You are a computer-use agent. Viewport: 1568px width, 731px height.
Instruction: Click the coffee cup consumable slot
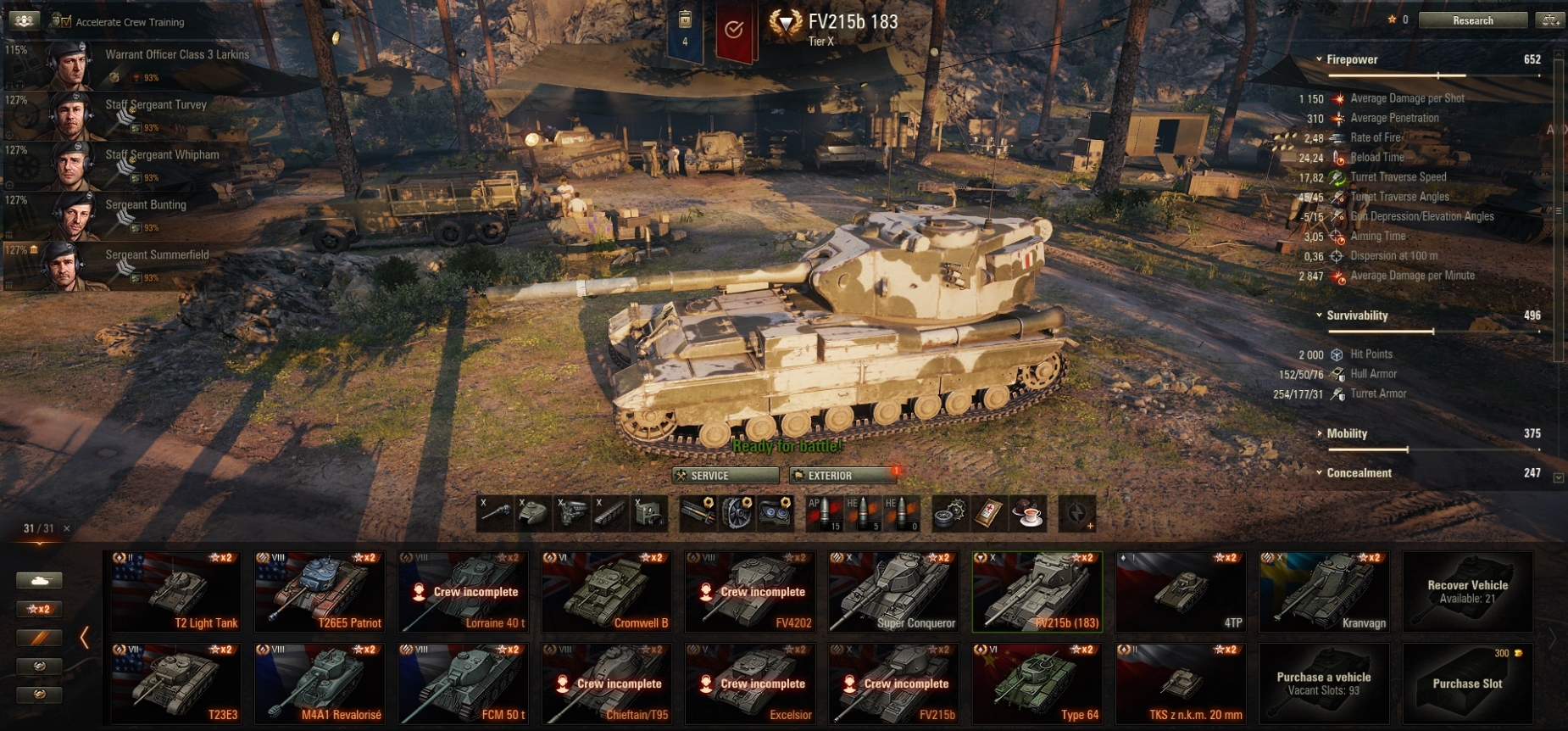[1028, 514]
